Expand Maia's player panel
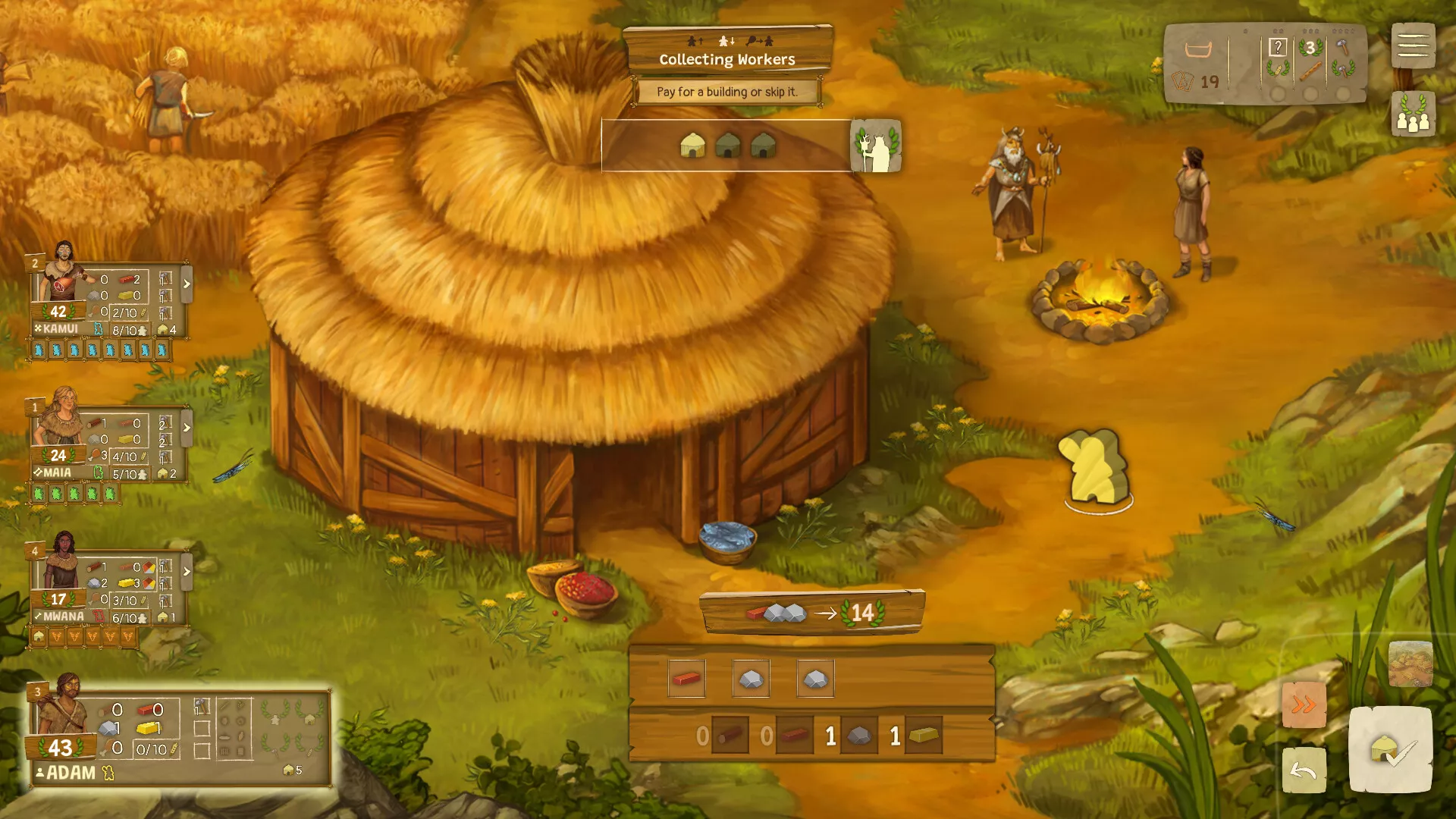The image size is (1456, 819). [x=187, y=428]
